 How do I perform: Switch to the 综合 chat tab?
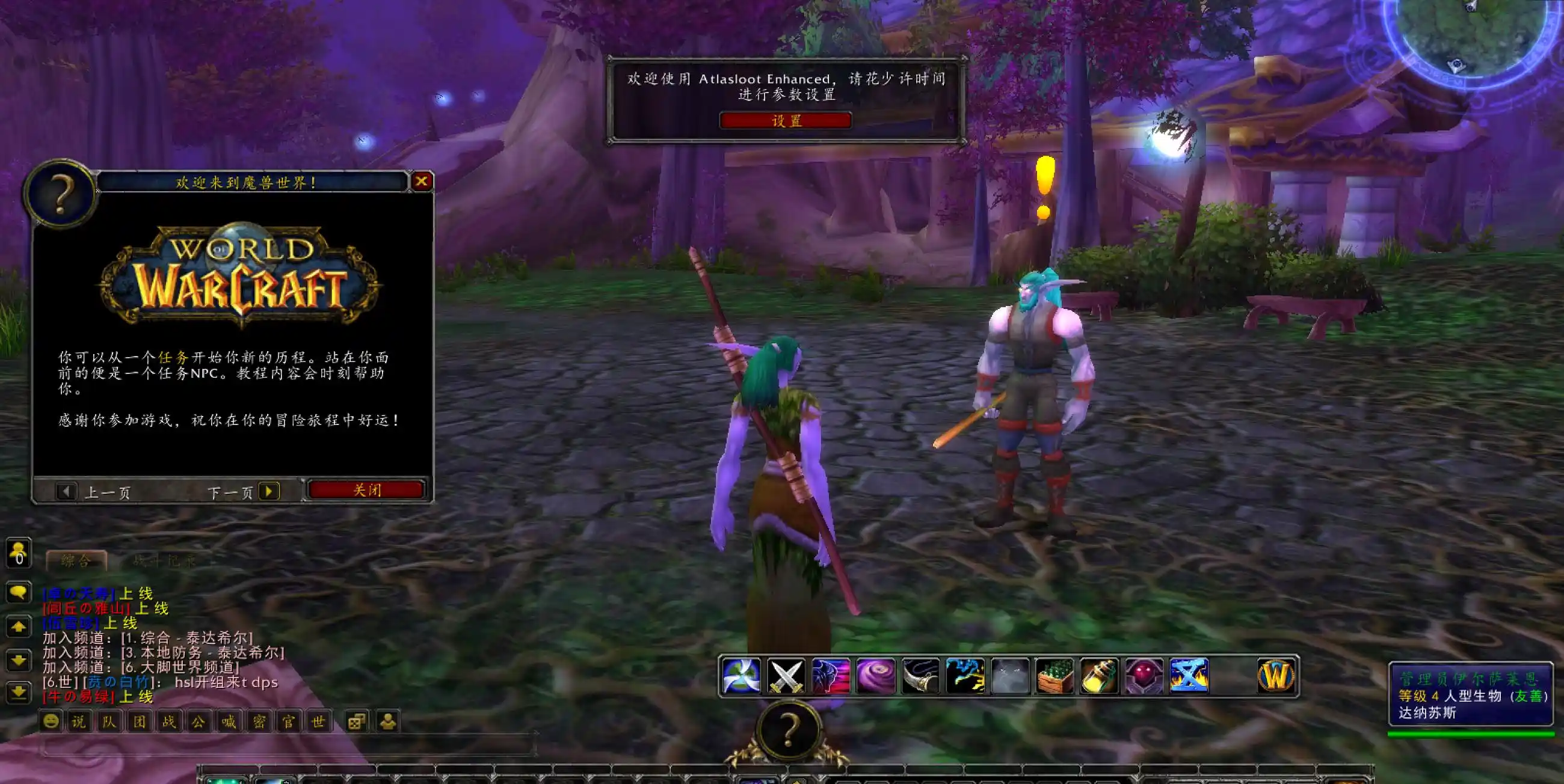coord(76,561)
